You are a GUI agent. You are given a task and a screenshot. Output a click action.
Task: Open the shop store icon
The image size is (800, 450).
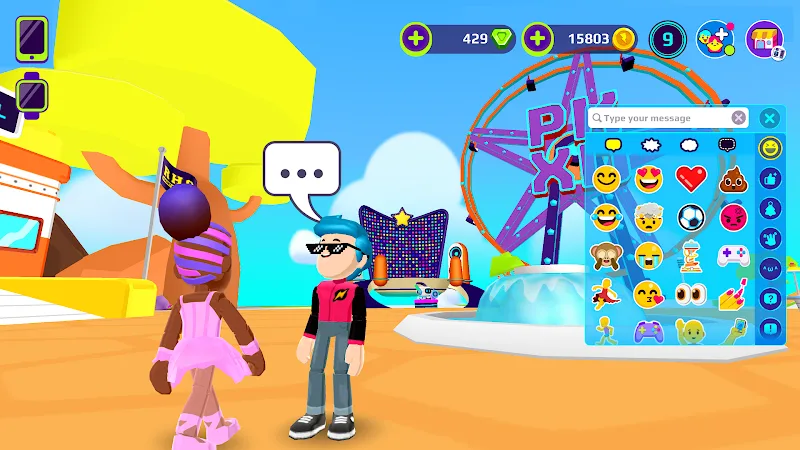coord(765,40)
